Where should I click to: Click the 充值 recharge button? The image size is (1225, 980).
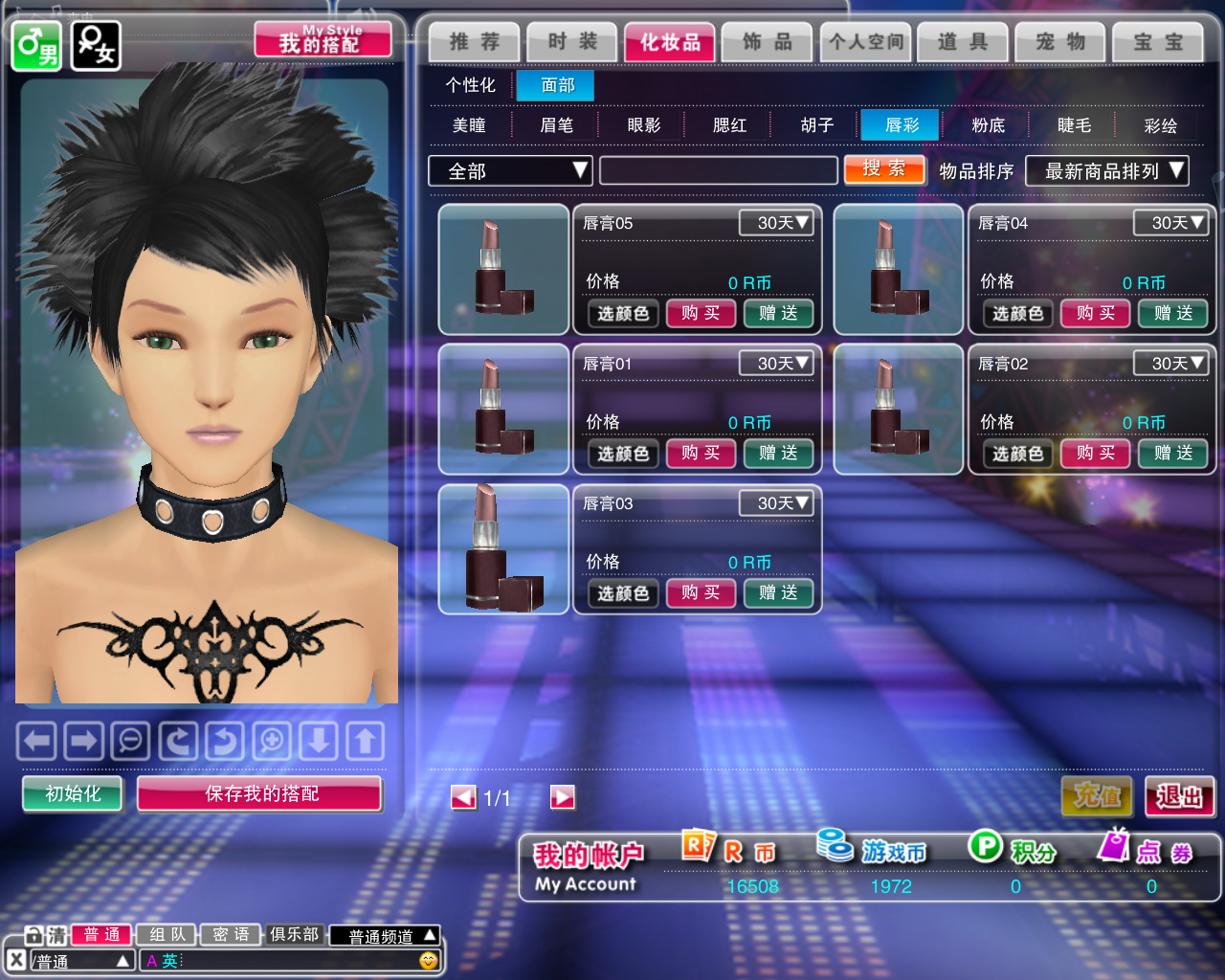pyautogui.click(x=1097, y=795)
